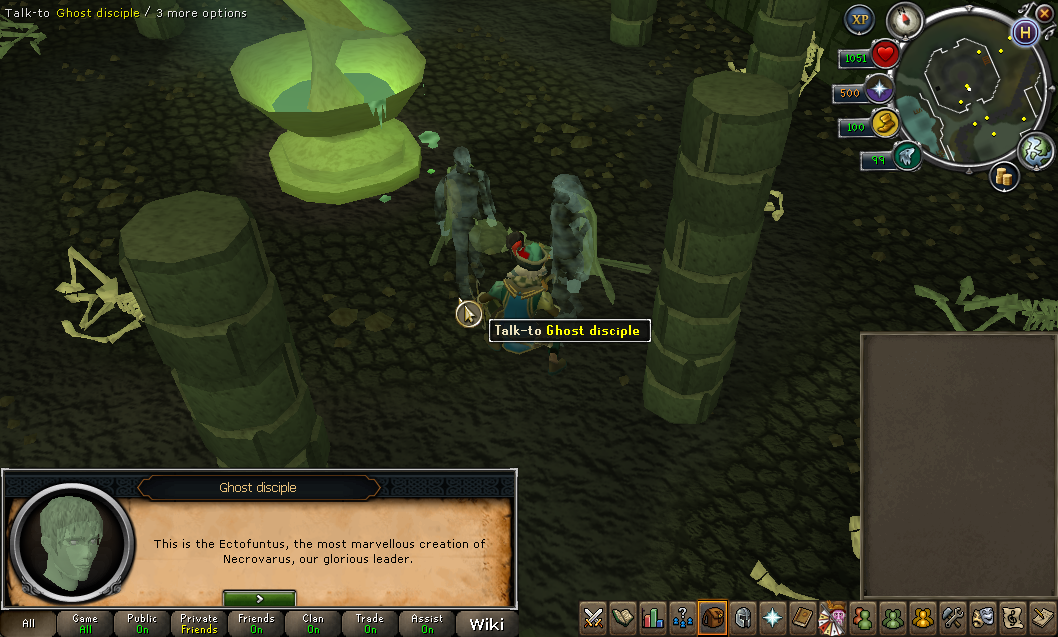The width and height of the screenshot is (1058, 637).
Task: Activate the prayer star orb
Action: point(880,91)
